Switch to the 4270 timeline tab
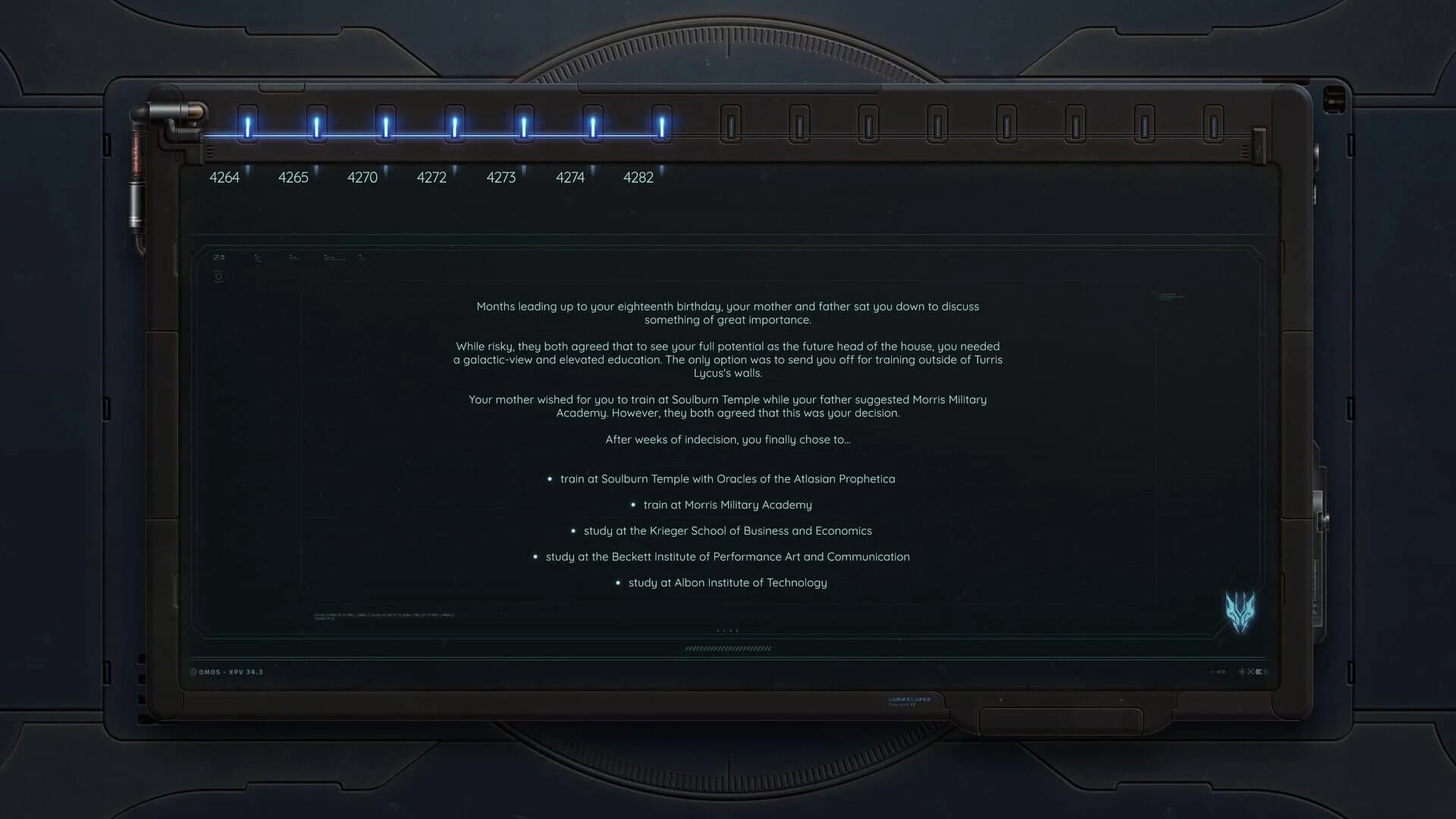 coord(362,177)
